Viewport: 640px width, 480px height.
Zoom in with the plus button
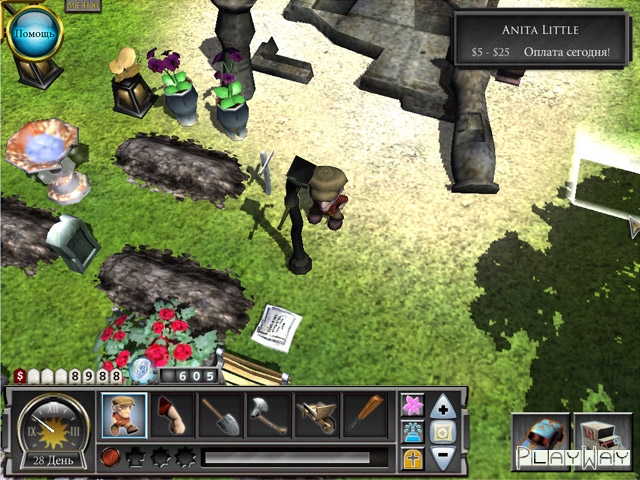445,406
